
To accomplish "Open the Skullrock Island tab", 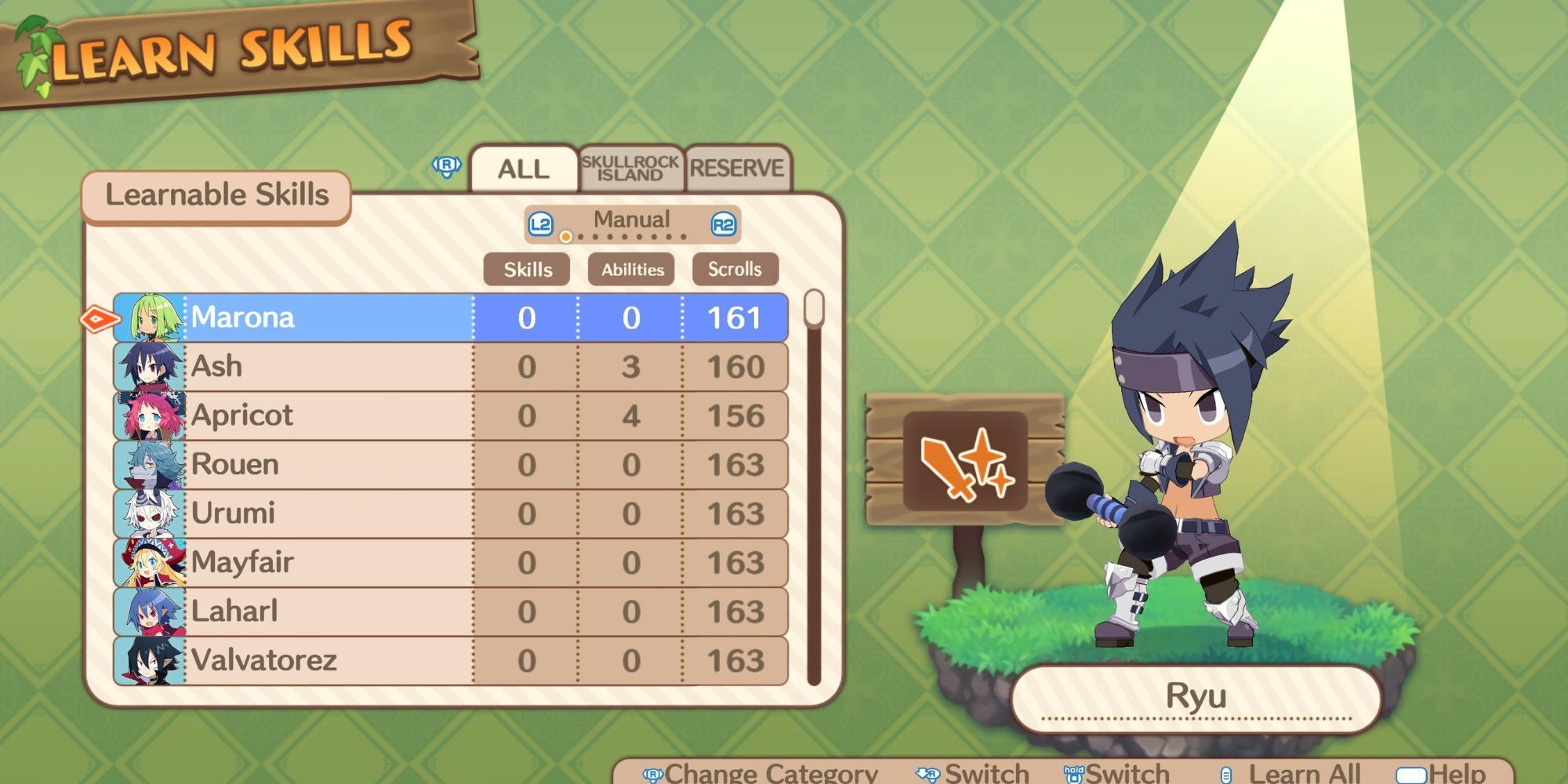I will pyautogui.click(x=630, y=169).
